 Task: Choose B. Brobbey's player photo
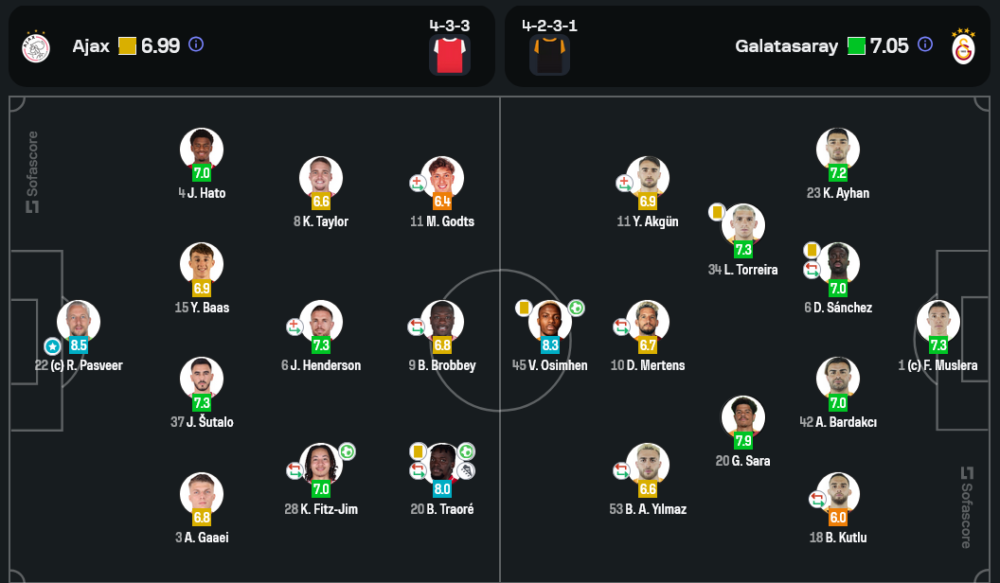[x=442, y=322]
